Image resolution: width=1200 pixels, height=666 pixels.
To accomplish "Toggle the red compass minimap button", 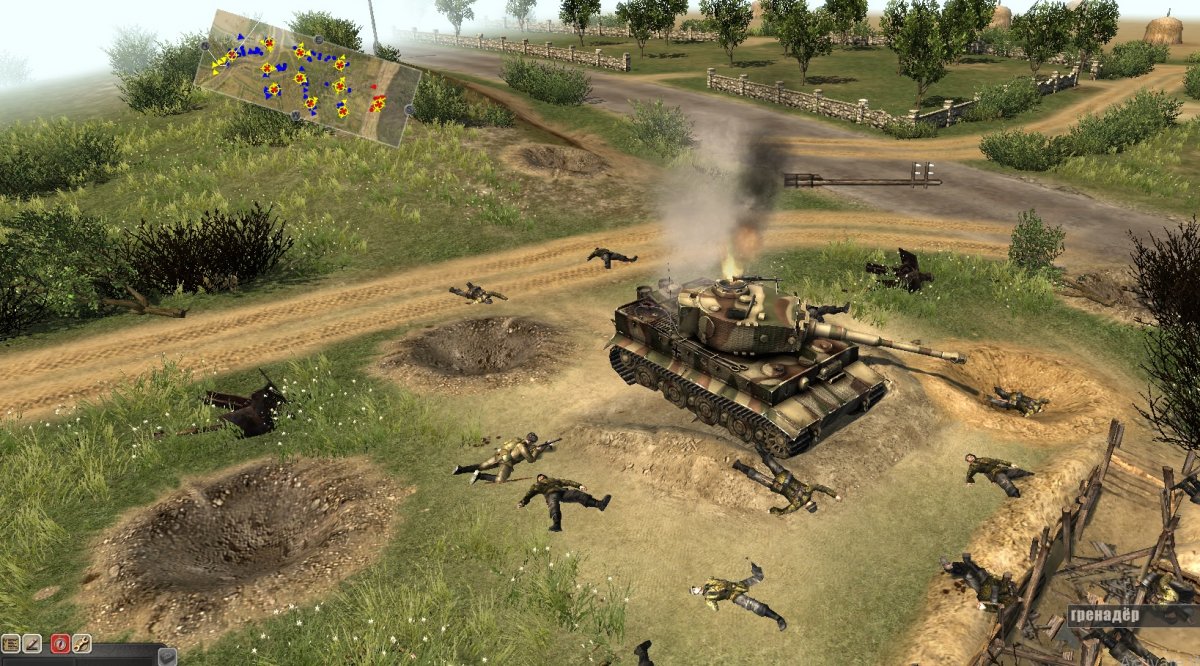I will pyautogui.click(x=60, y=644).
